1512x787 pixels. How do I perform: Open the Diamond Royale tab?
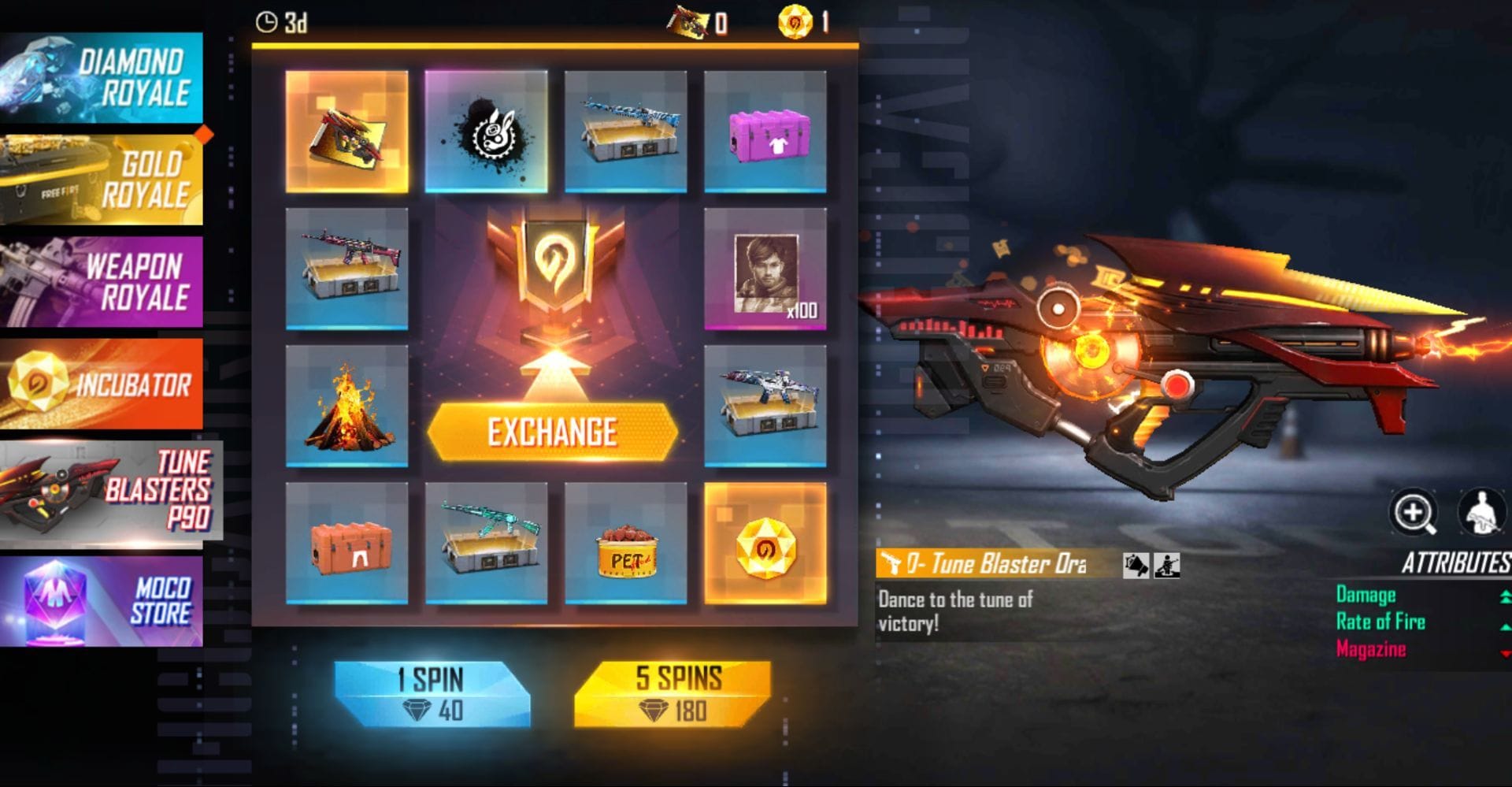click(101, 77)
